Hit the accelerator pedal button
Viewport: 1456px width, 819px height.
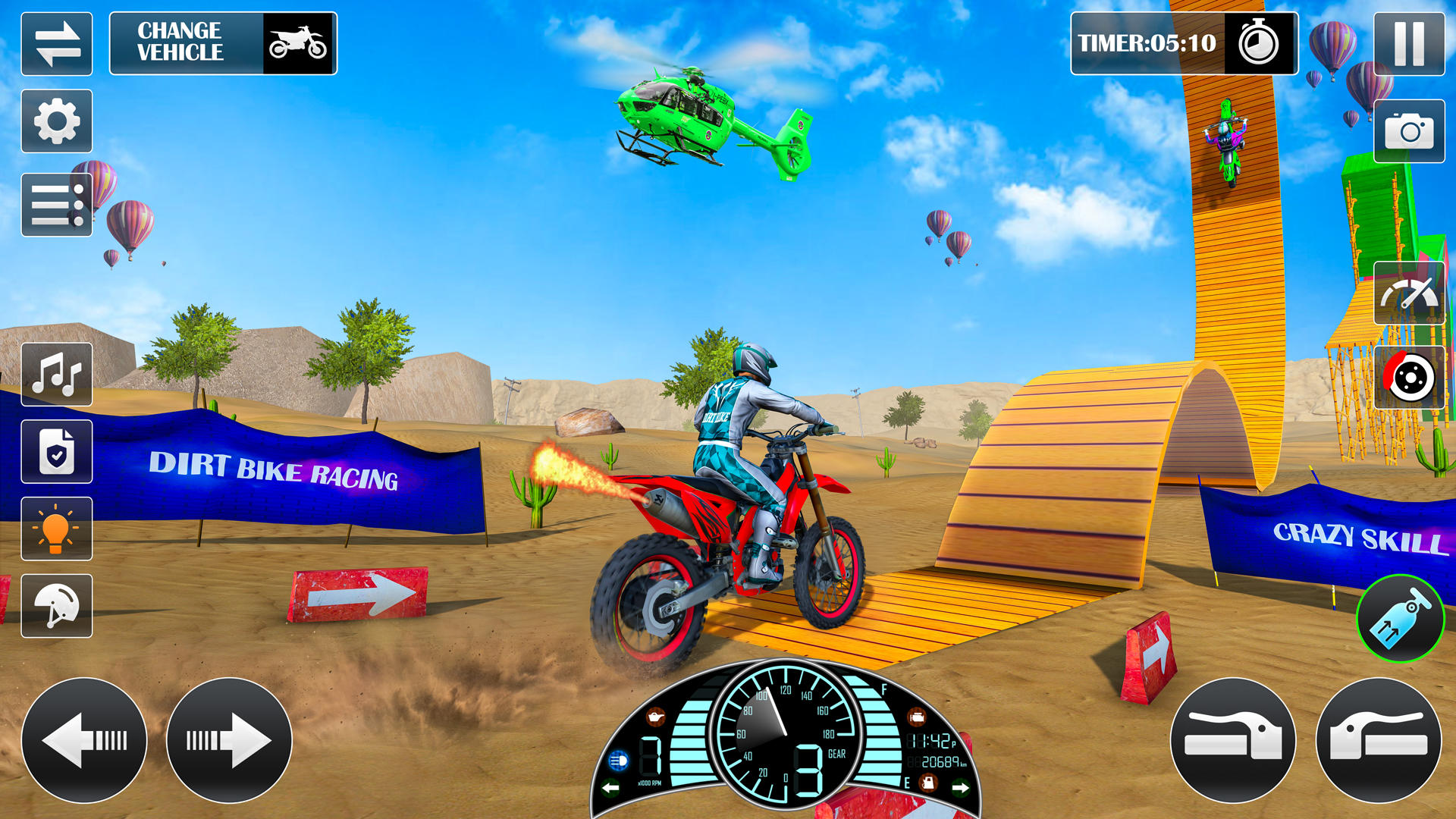[1379, 740]
